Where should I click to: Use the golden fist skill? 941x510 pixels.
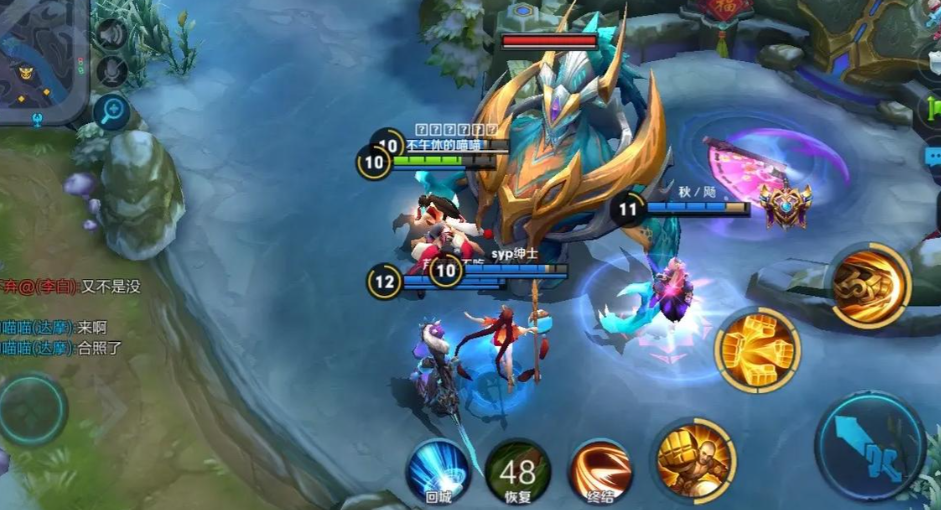(x=757, y=350)
